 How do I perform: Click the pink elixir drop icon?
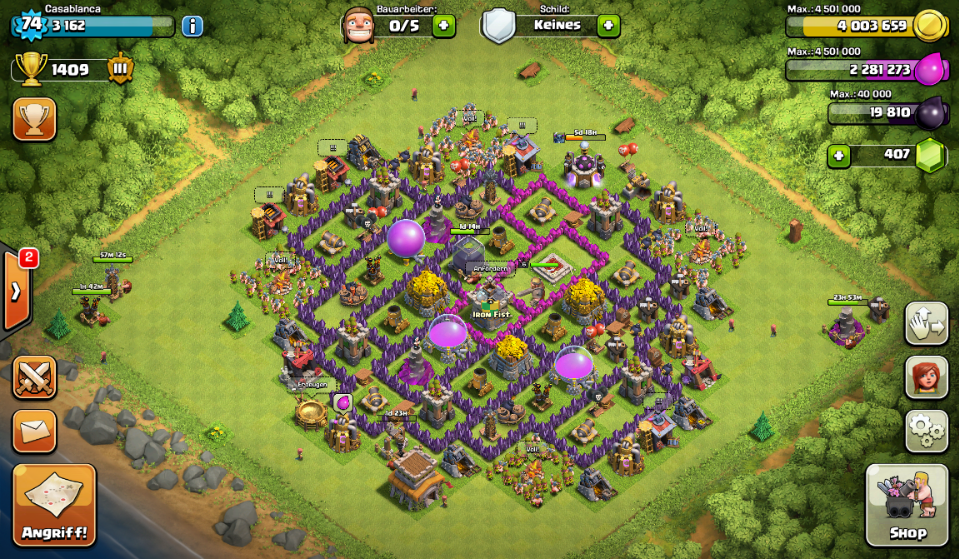point(930,70)
